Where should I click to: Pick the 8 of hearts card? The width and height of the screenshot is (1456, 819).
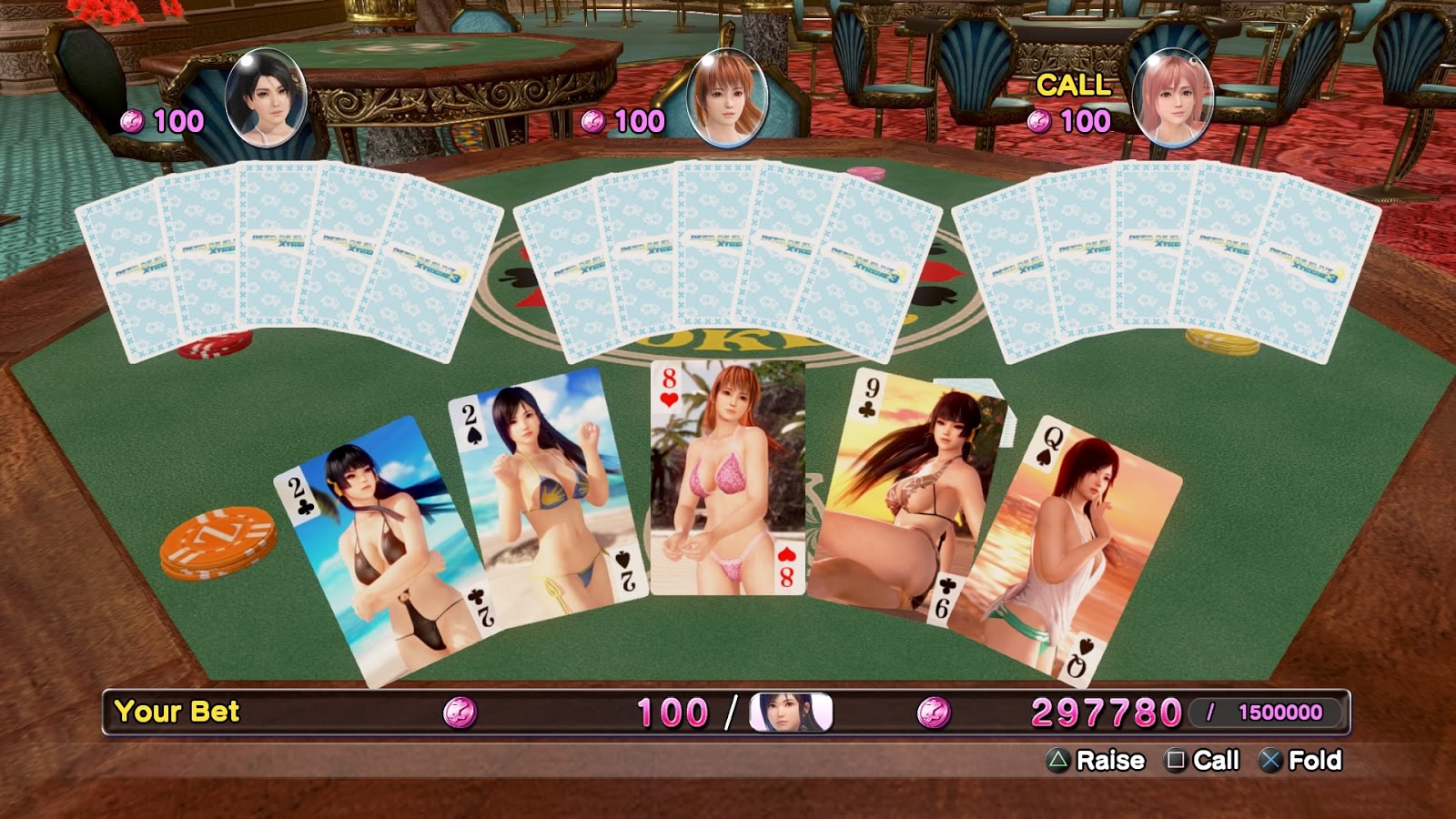coord(728,478)
